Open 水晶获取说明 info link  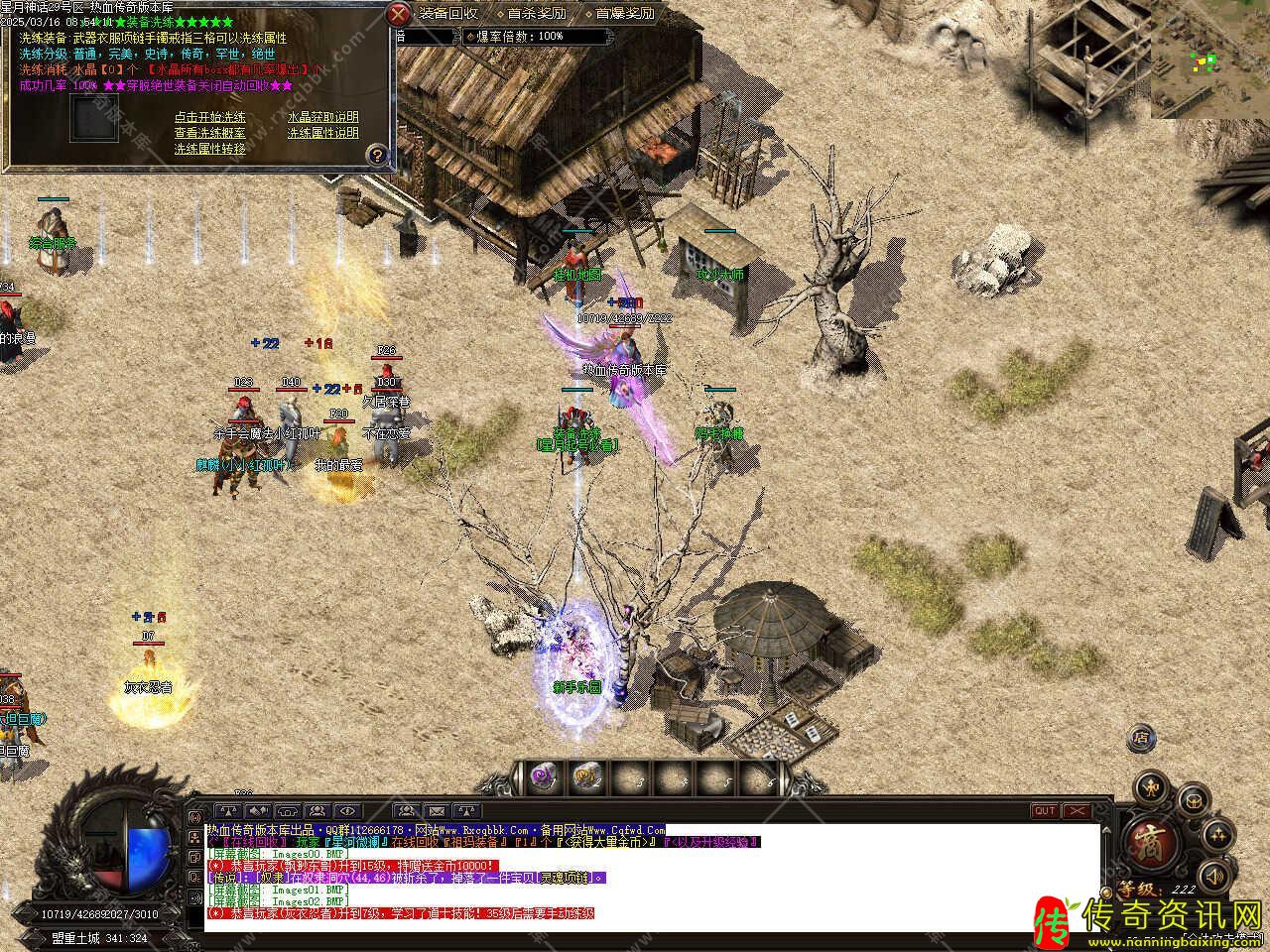(x=322, y=117)
